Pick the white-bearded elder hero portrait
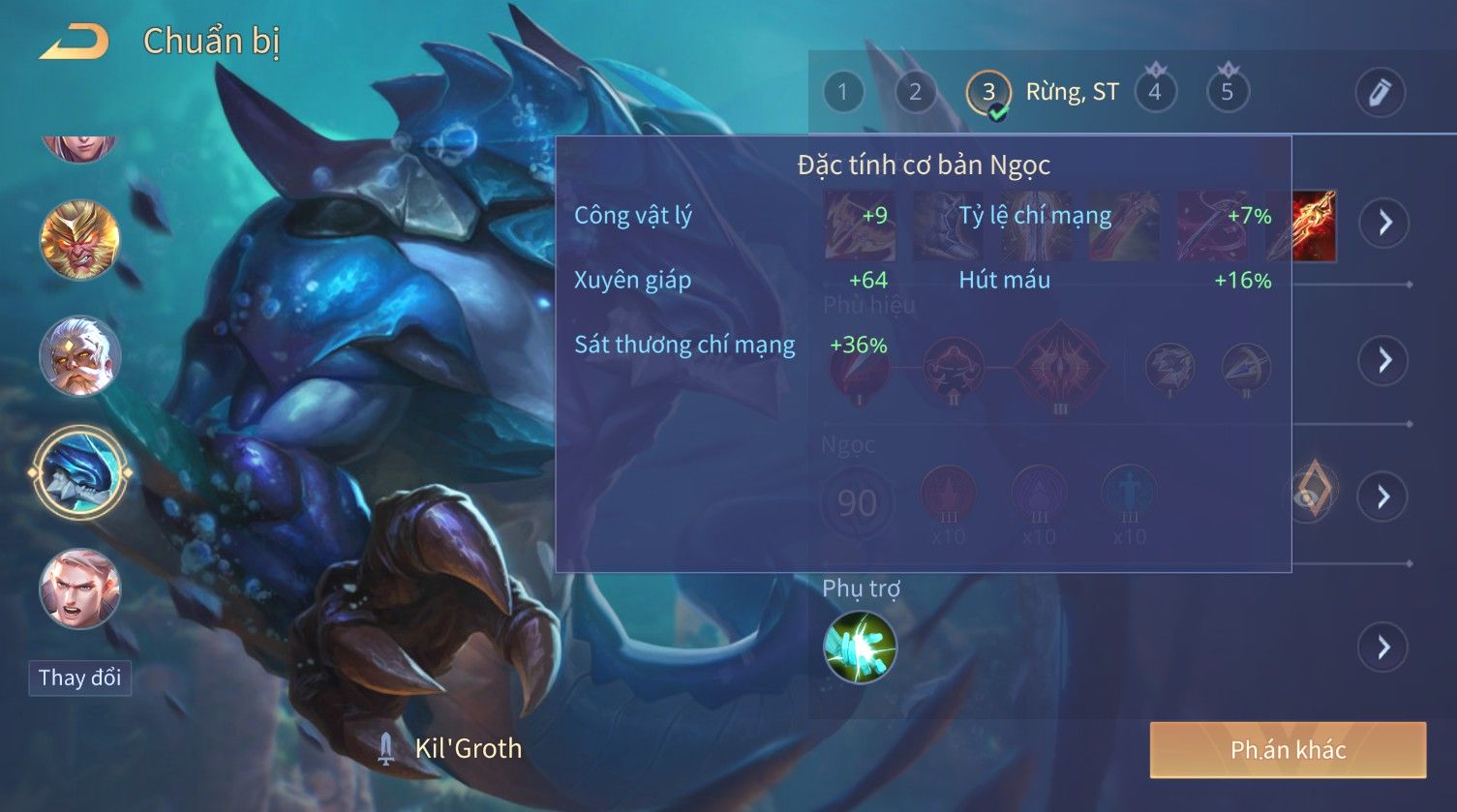The height and width of the screenshot is (812, 1457). [79, 355]
